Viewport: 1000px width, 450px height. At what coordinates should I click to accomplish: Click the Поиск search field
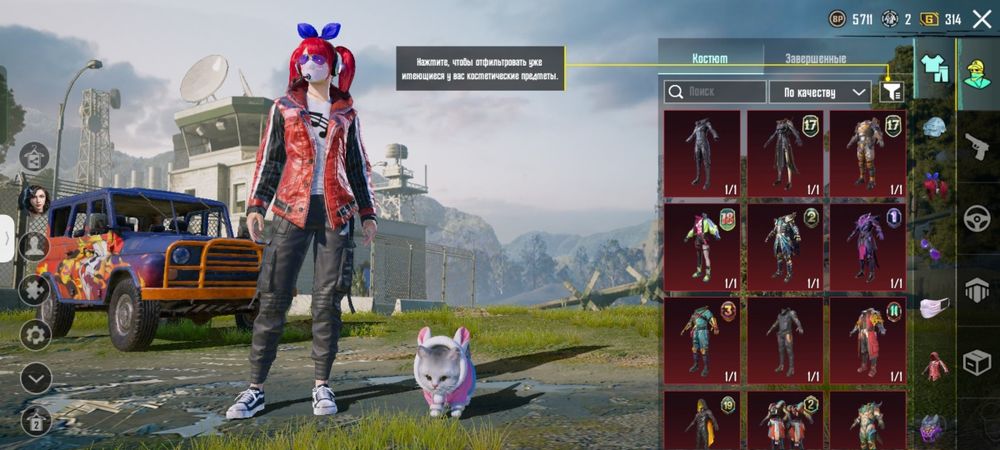tap(715, 92)
